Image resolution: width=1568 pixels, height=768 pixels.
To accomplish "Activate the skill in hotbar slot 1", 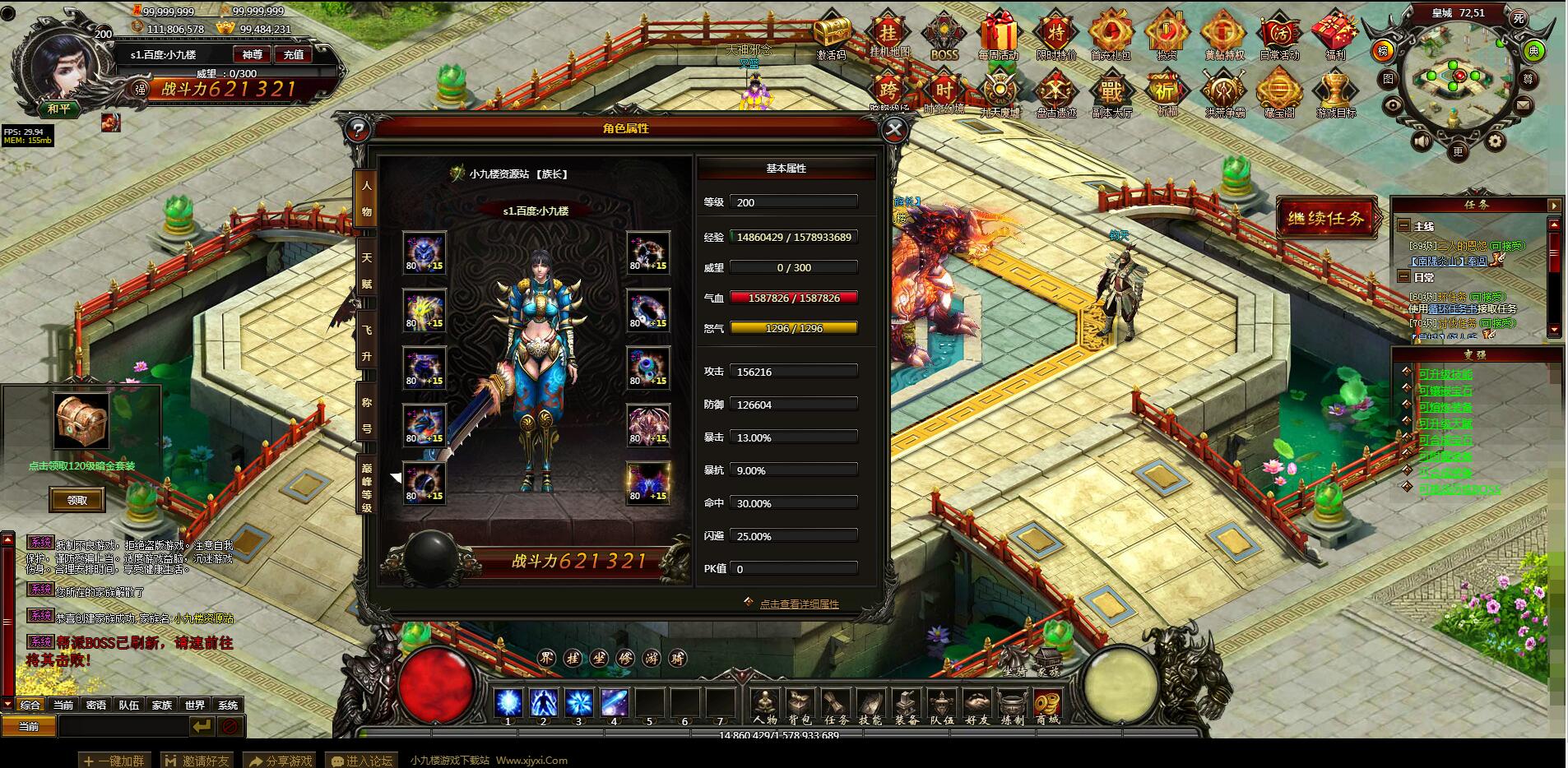I will click(508, 704).
